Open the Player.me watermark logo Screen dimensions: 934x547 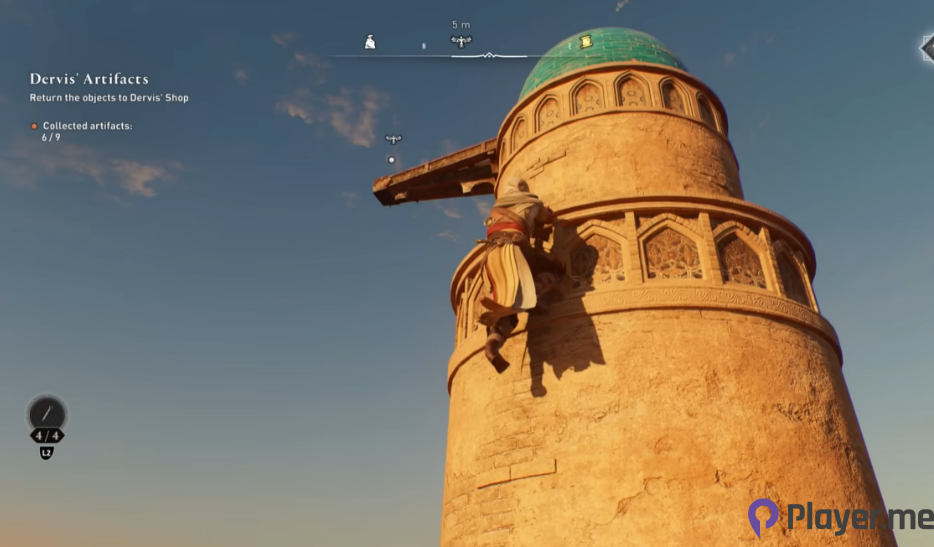(838, 517)
